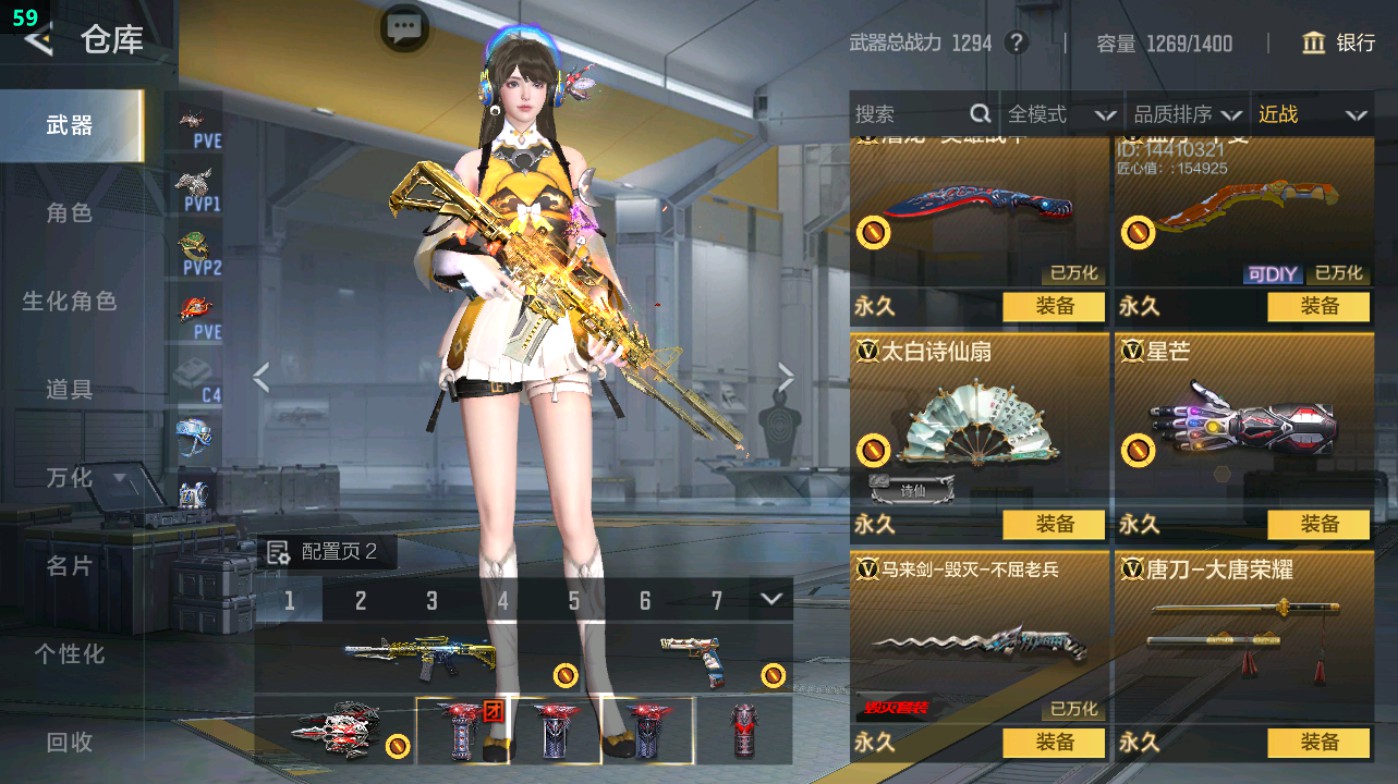Open the 品质排序 quality sort dropdown
This screenshot has width=1398, height=784.
[x=1188, y=114]
